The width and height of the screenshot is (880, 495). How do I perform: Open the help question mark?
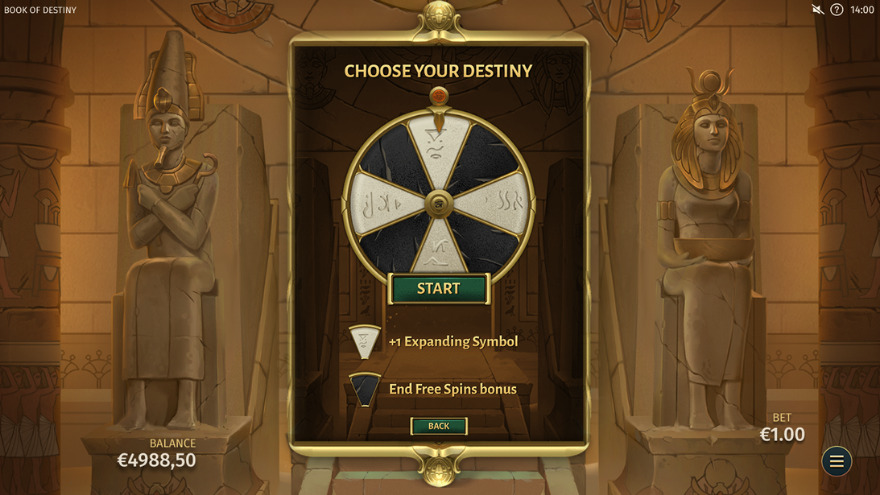[x=837, y=10]
